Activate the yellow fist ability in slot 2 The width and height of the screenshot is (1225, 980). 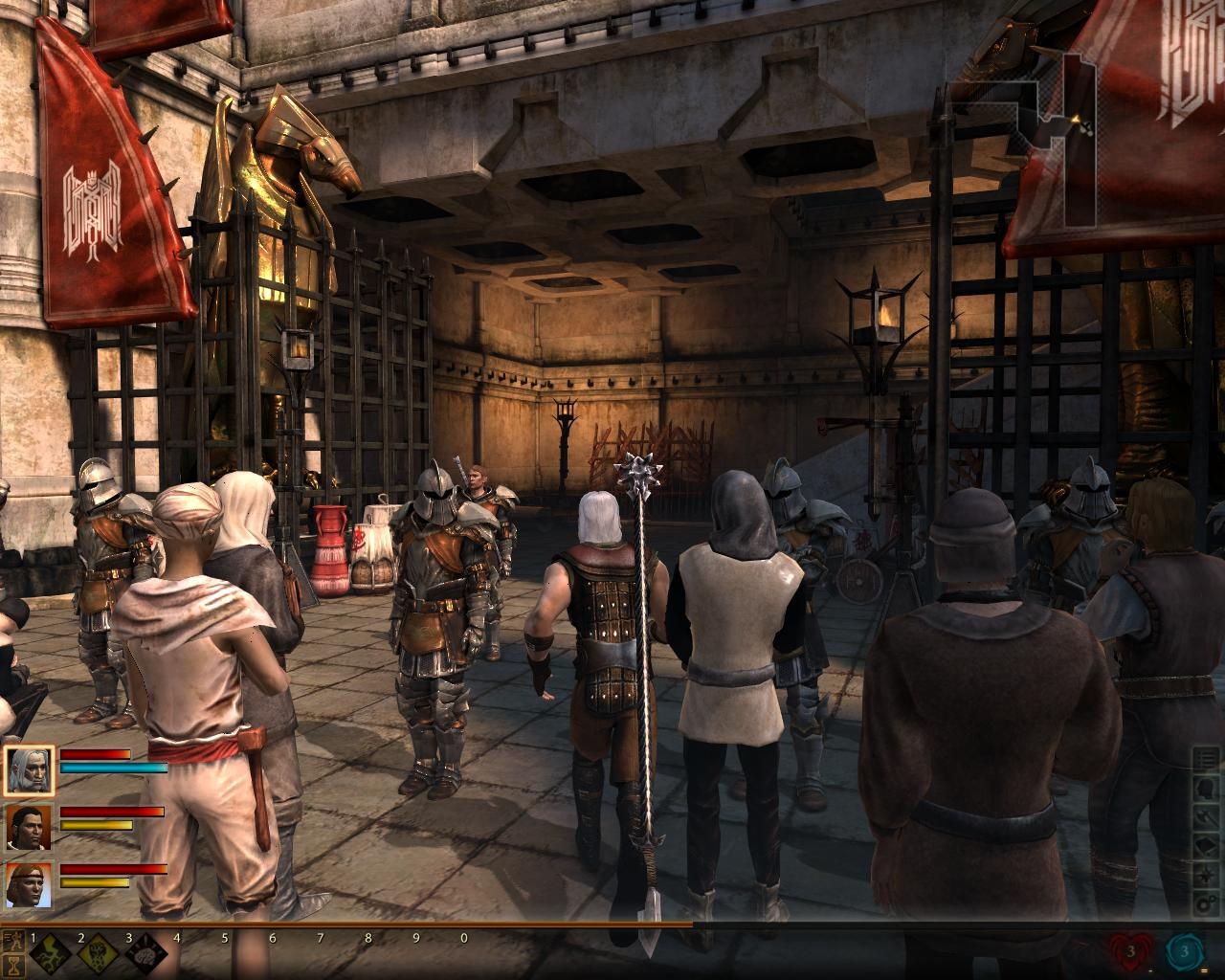(96, 955)
